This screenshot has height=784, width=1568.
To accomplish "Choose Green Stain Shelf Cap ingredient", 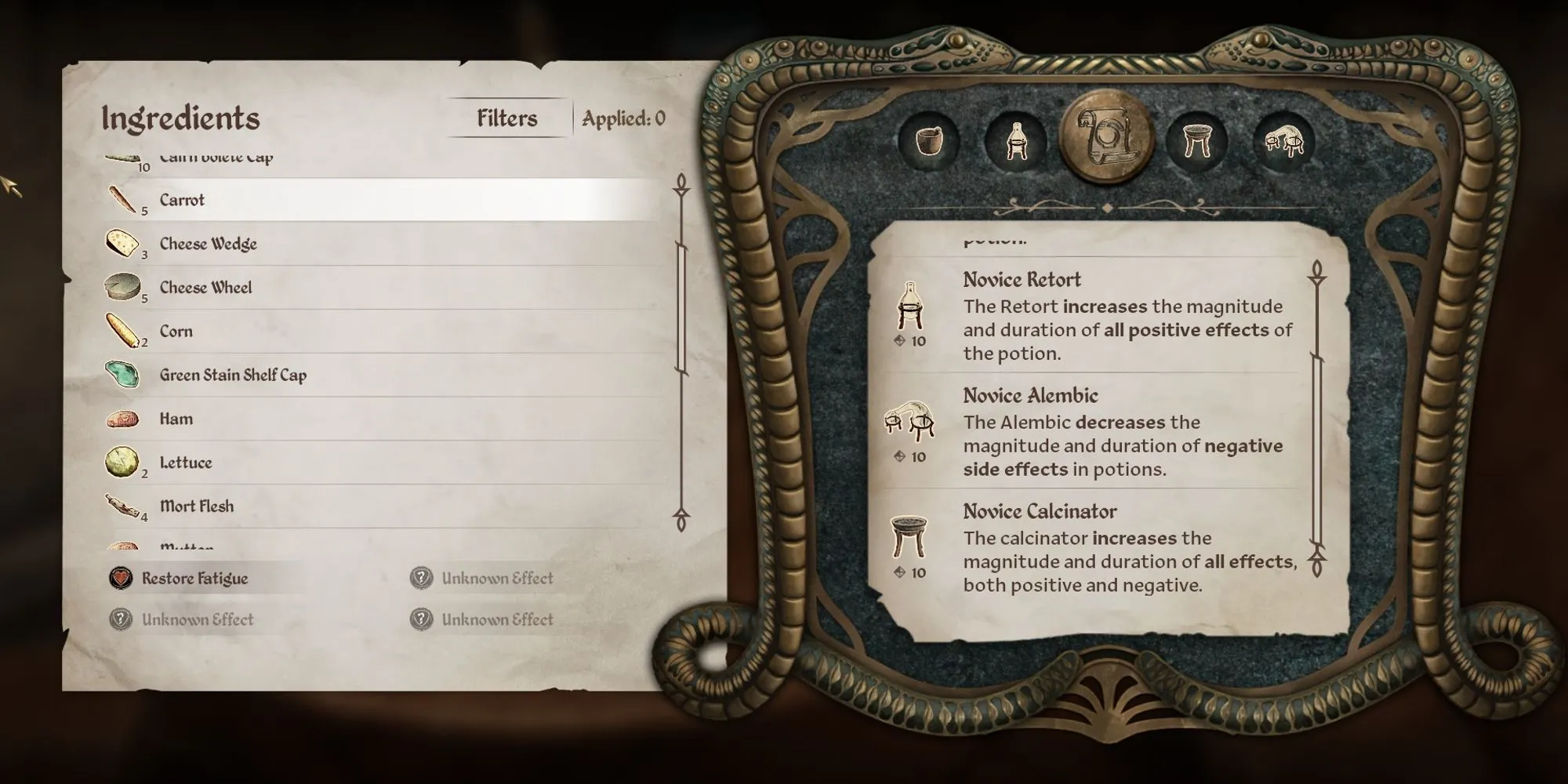I will [x=233, y=376].
